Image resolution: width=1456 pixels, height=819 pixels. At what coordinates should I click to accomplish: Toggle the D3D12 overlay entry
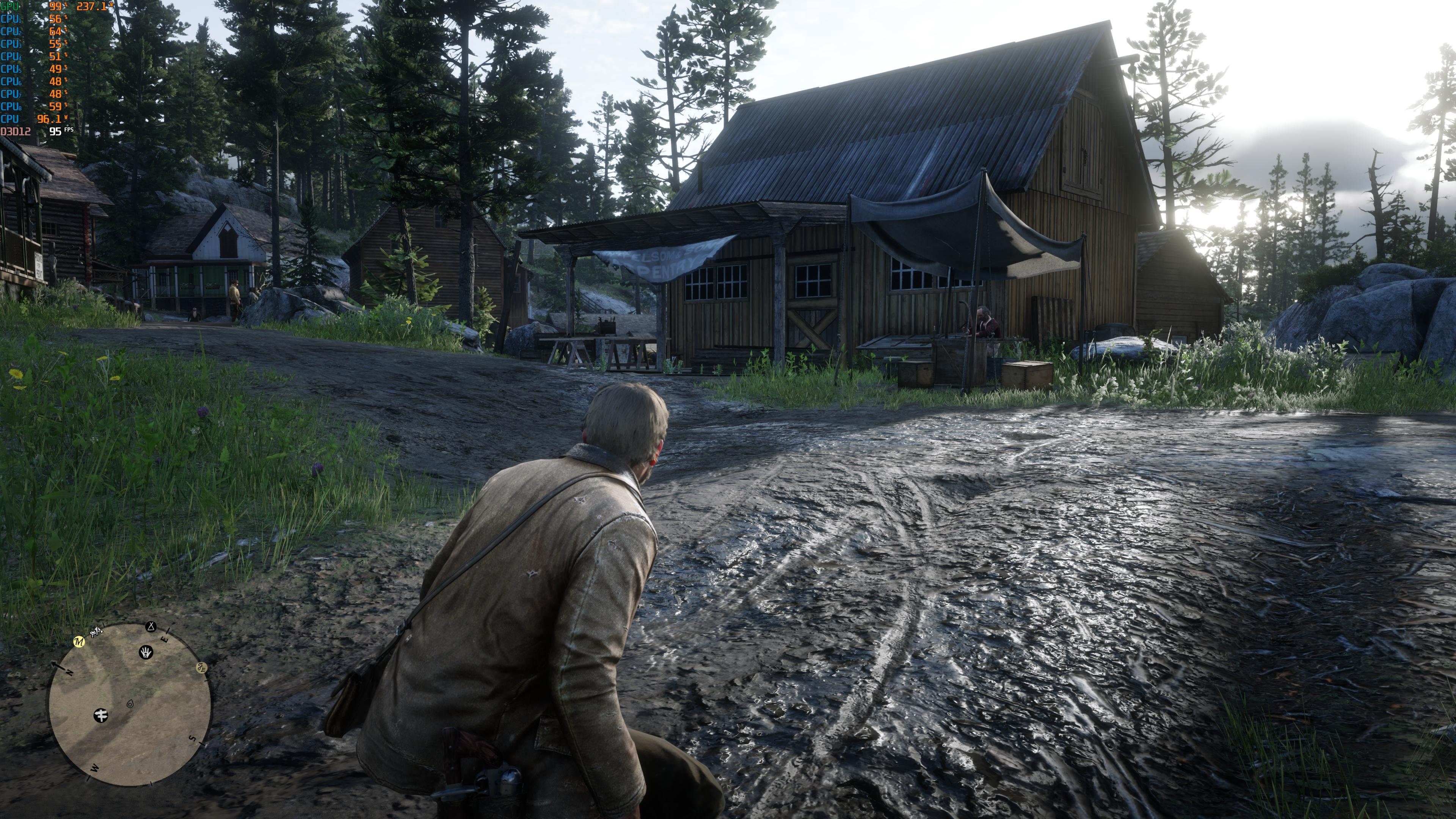point(15,133)
